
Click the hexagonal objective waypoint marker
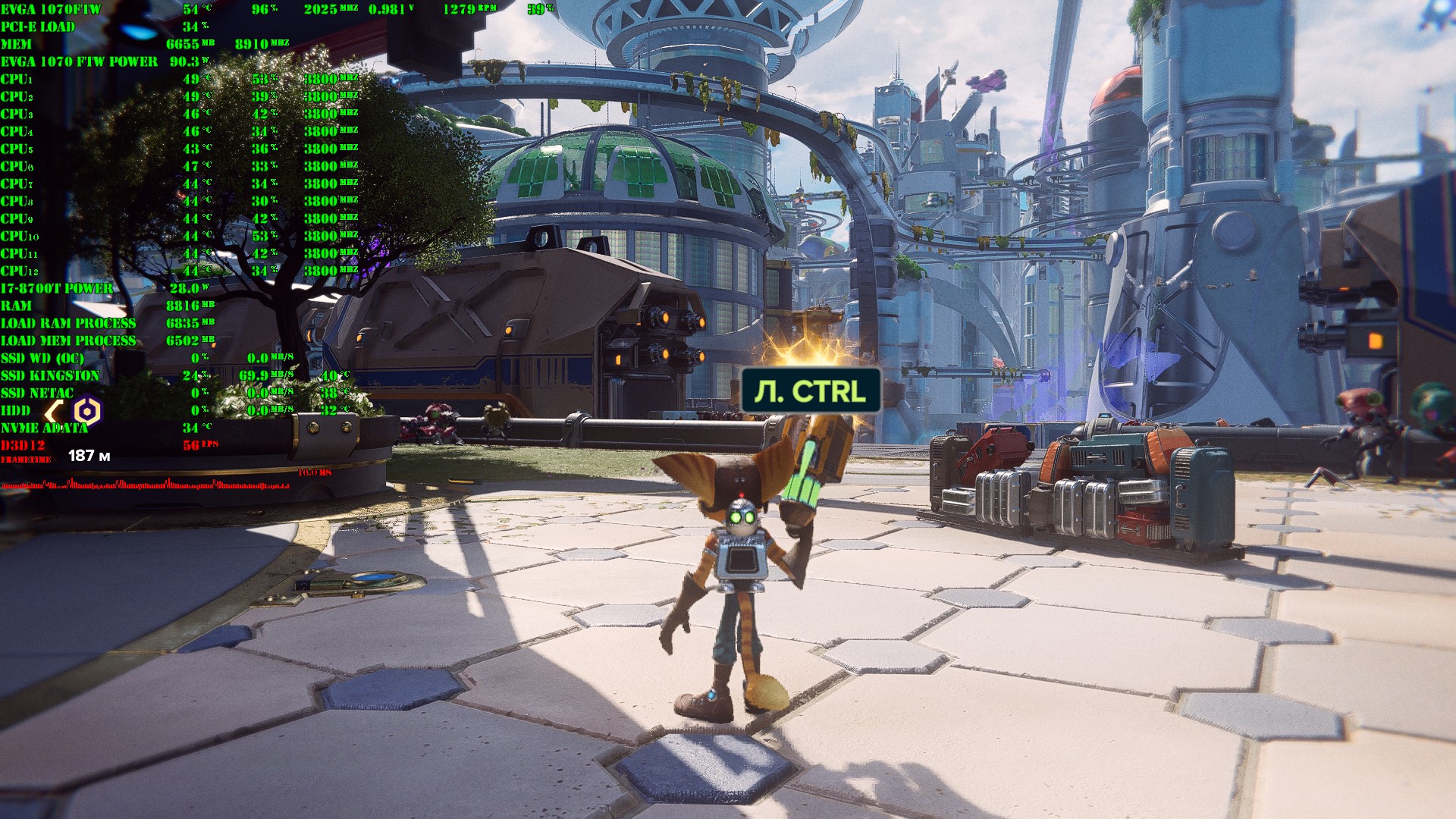pos(87,412)
